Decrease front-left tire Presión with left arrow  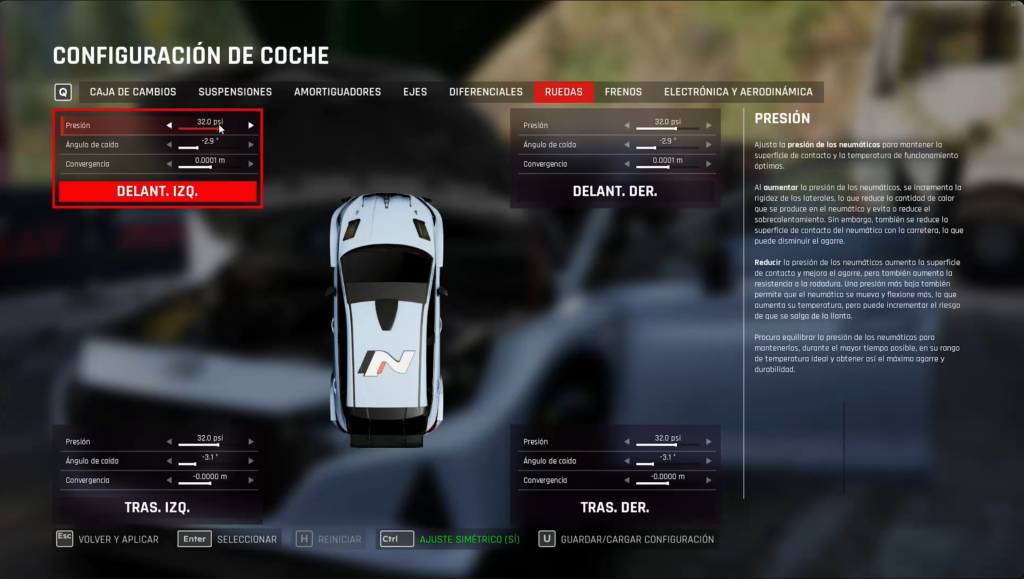tap(169, 125)
